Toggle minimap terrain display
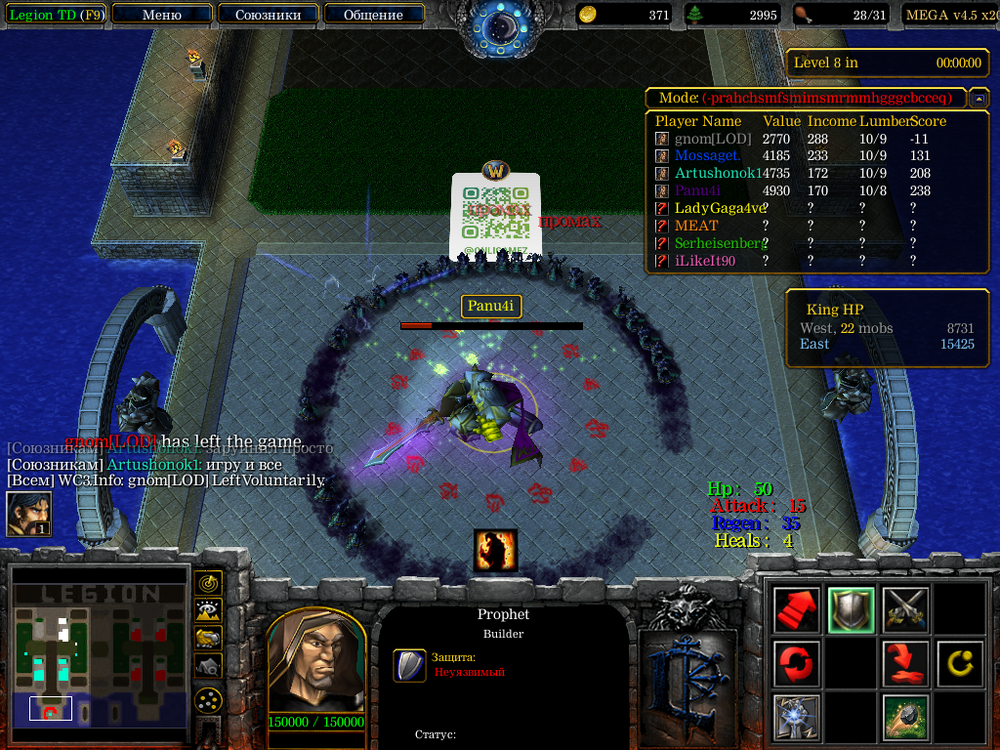The height and width of the screenshot is (750, 1000). pyautogui.click(x=208, y=609)
